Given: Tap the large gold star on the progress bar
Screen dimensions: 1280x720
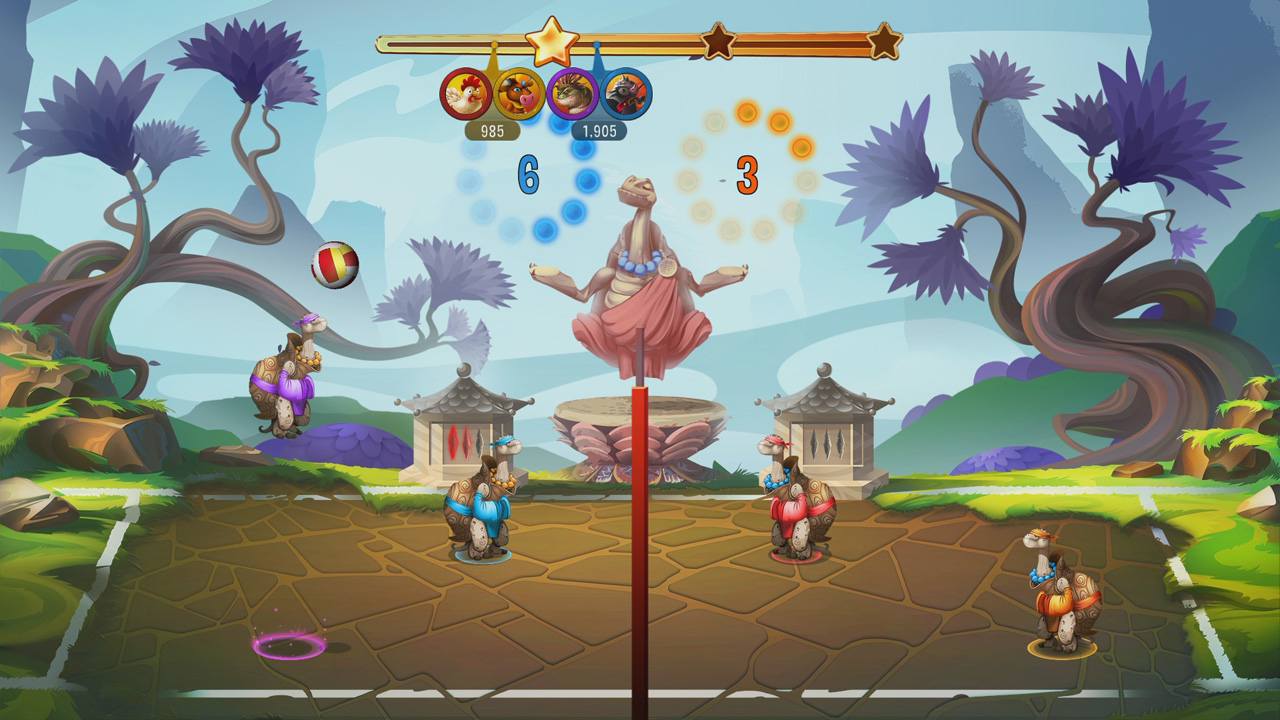Looking at the screenshot, I should coord(551,42).
